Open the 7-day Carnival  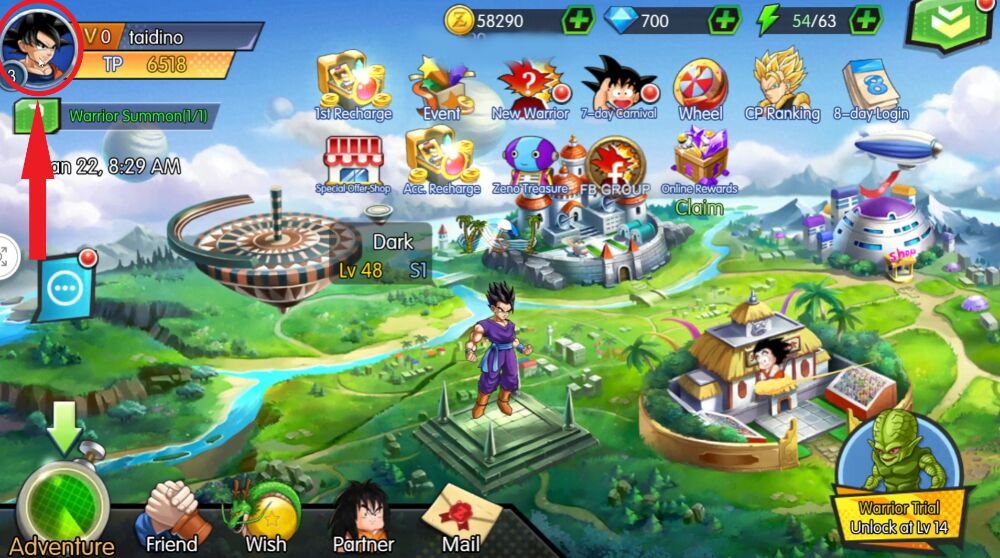pos(619,84)
